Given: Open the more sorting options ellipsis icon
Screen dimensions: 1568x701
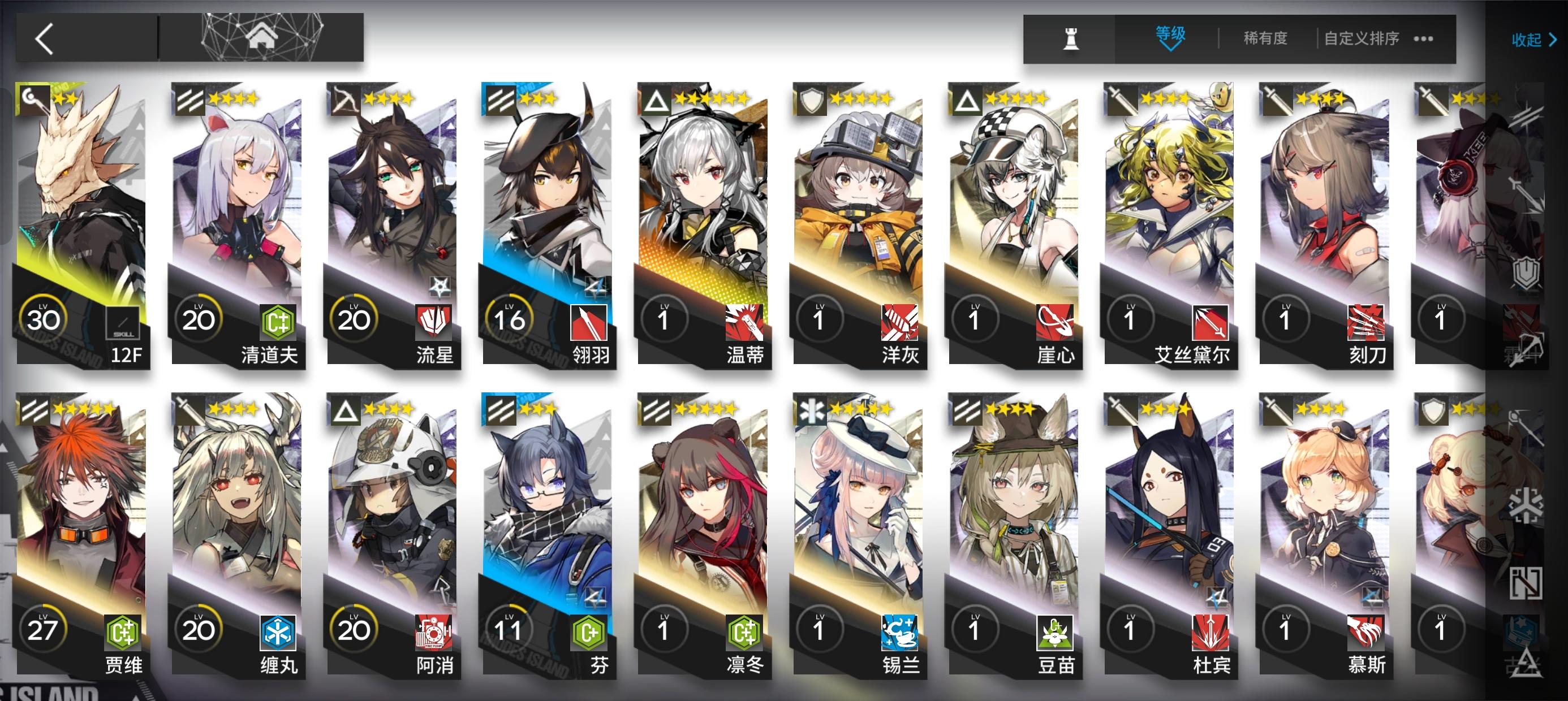Looking at the screenshot, I should coord(1423,38).
